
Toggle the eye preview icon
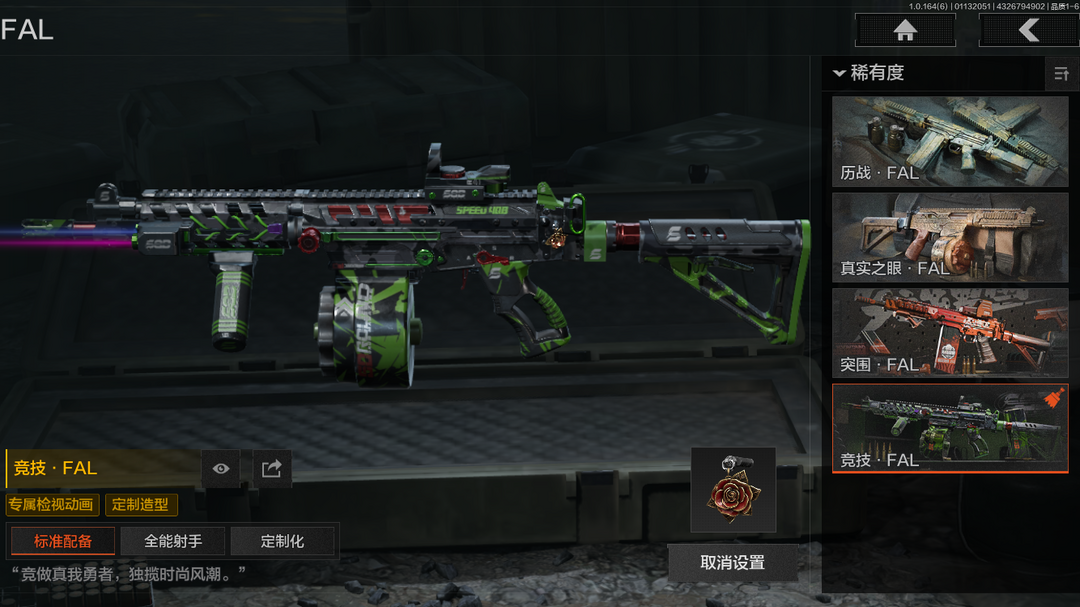click(221, 468)
